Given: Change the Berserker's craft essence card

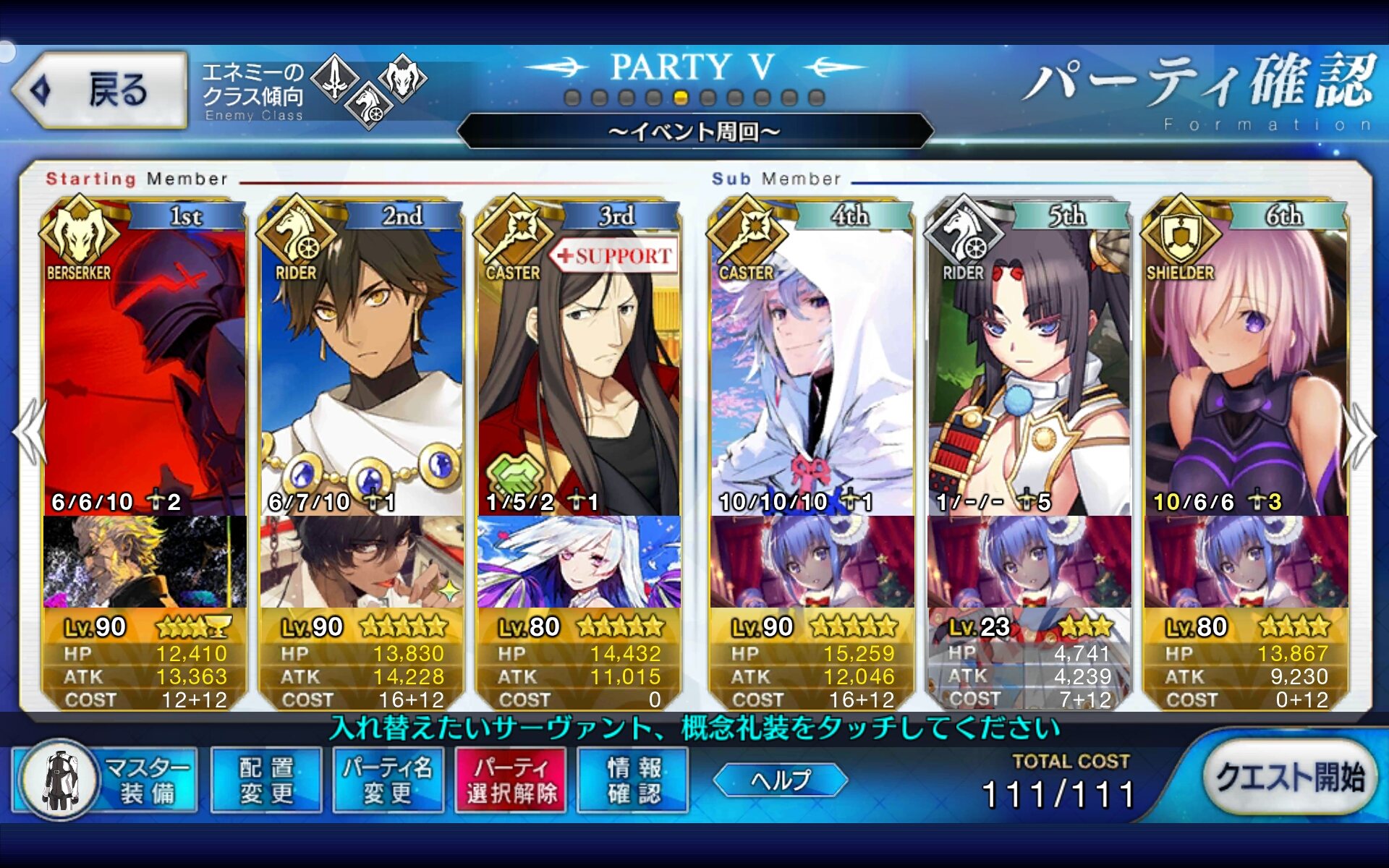Looking at the screenshot, I should point(145,561).
